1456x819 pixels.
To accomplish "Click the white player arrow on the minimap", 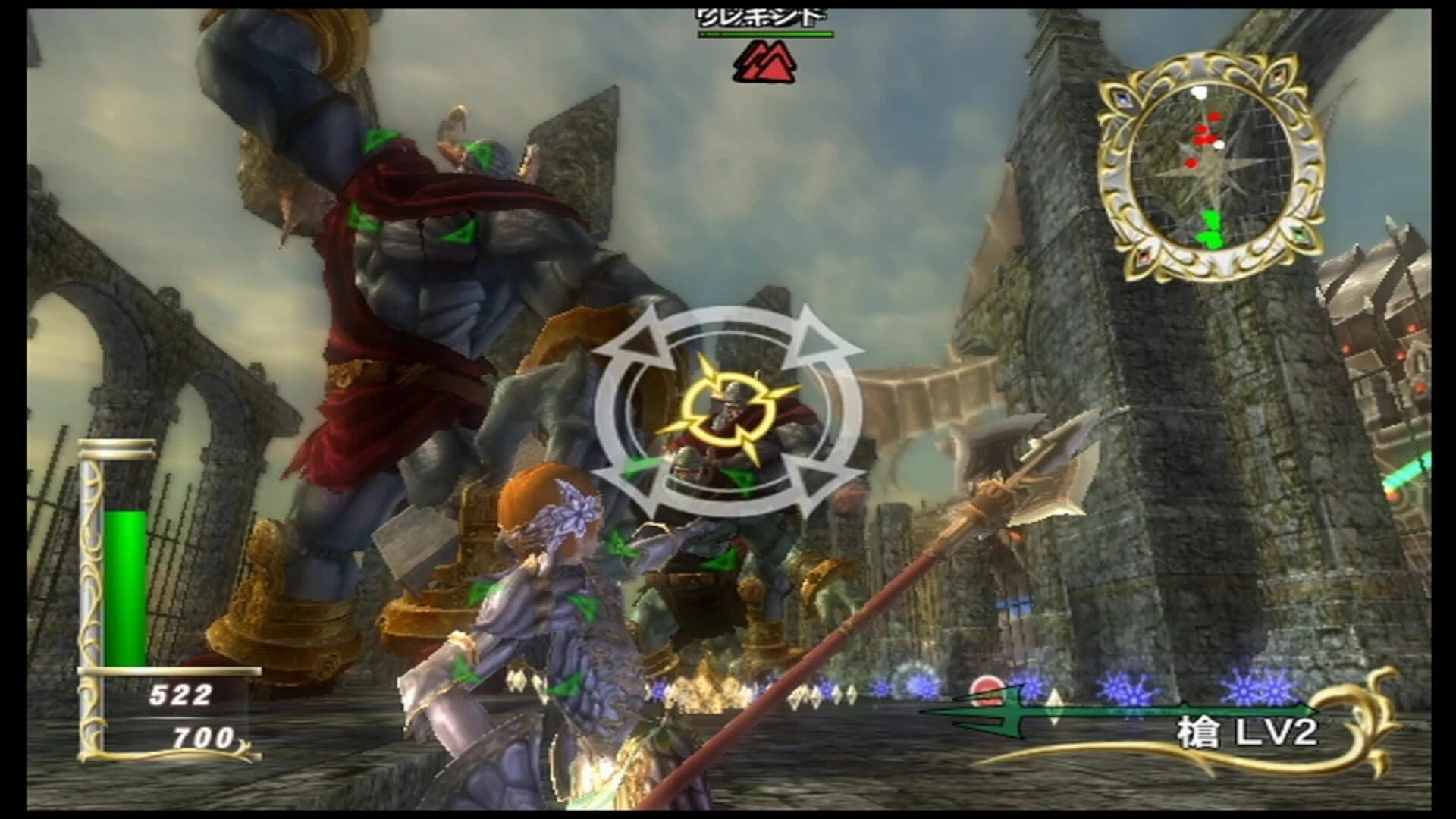I will 1198,91.
